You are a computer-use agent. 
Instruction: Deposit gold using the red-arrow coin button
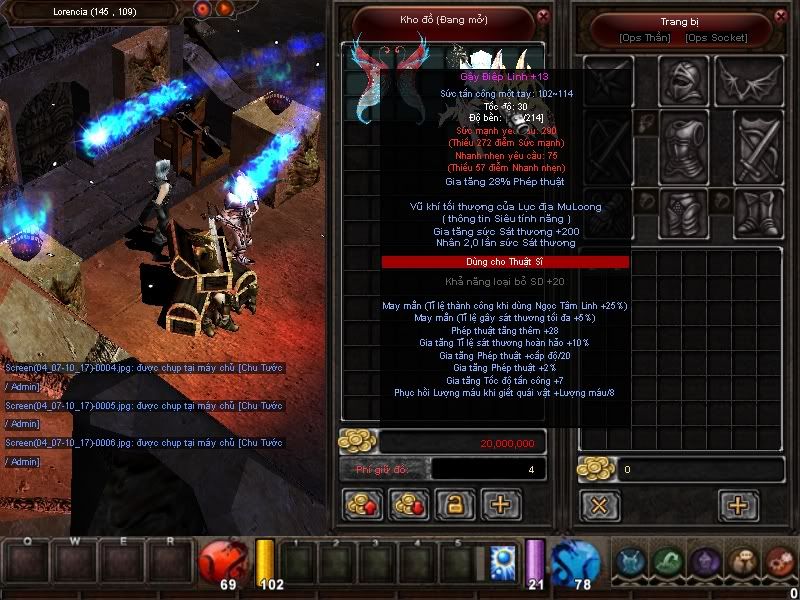362,505
